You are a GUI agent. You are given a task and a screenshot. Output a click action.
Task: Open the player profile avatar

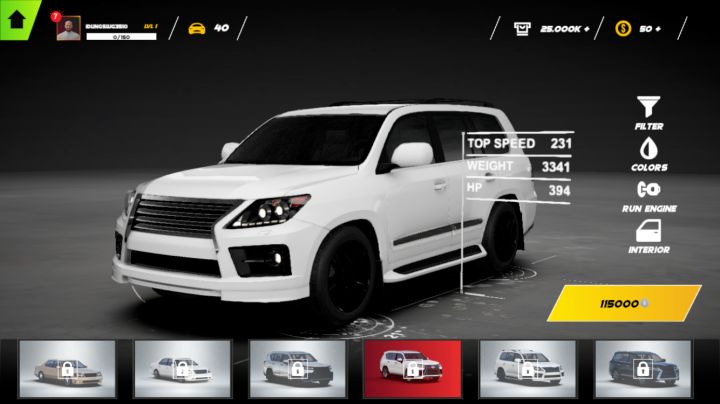coord(69,28)
